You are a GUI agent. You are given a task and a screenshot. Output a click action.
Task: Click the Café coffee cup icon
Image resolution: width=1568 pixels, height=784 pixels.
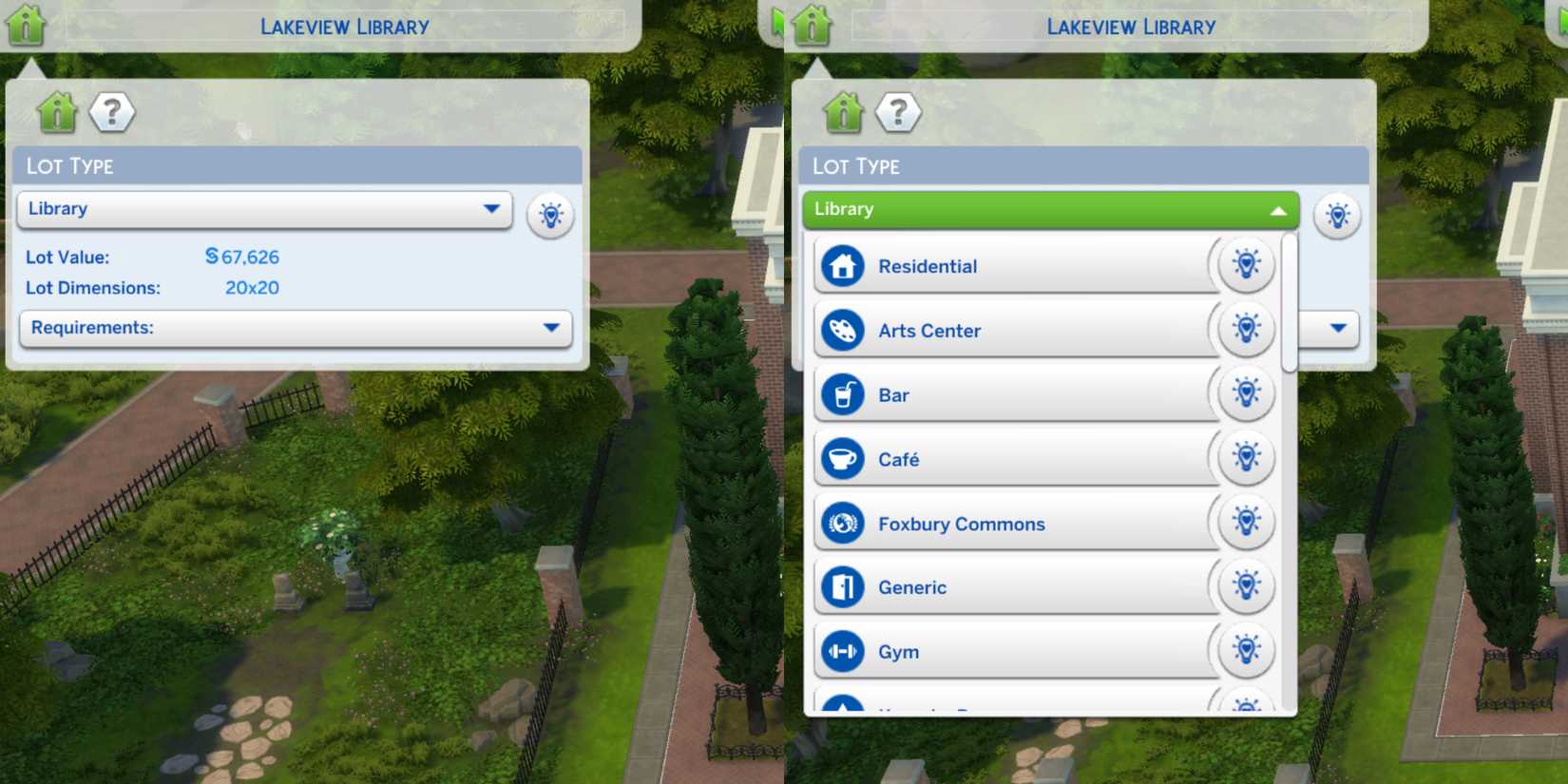840,458
